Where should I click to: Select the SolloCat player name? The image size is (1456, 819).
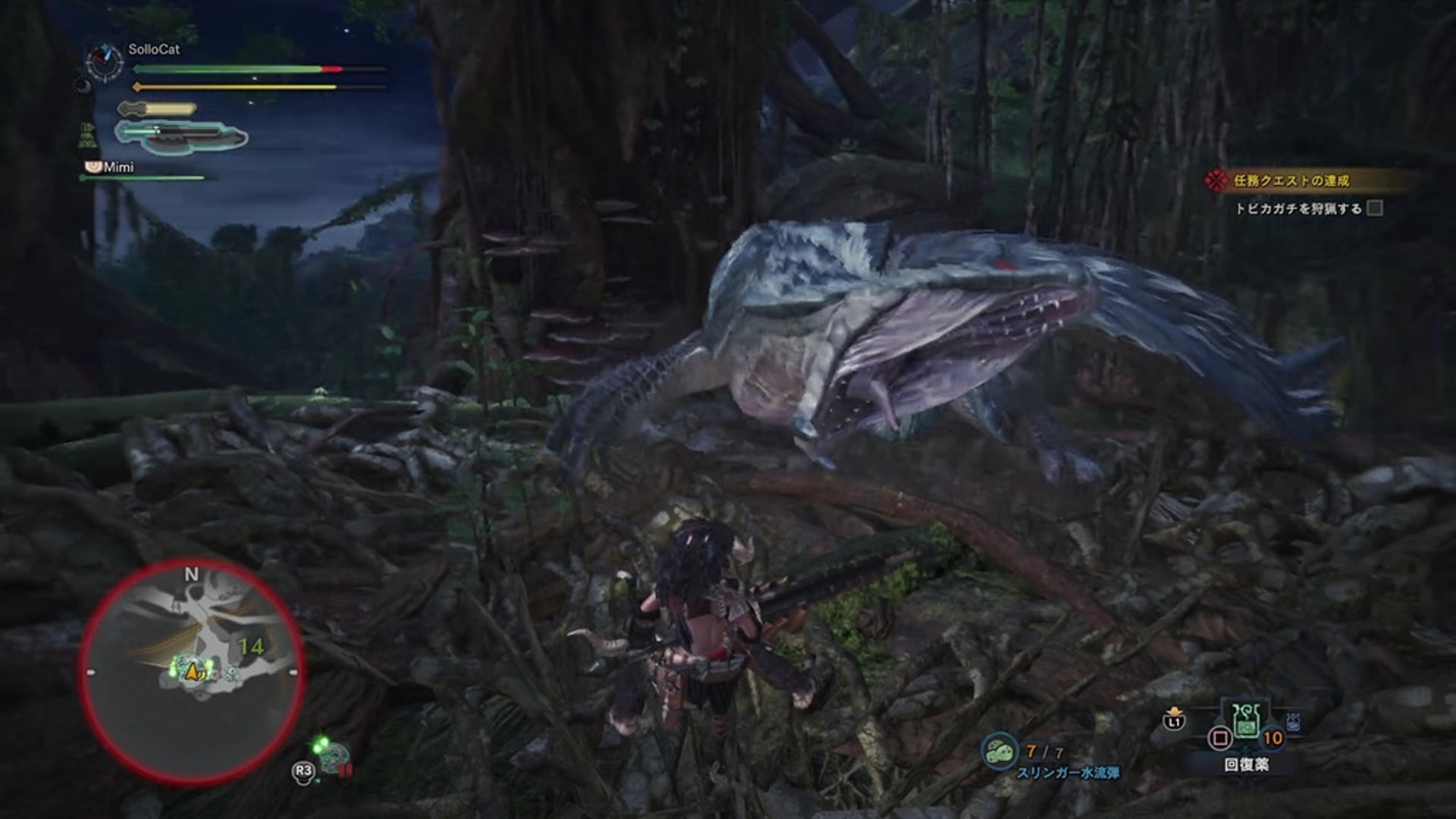tap(154, 49)
